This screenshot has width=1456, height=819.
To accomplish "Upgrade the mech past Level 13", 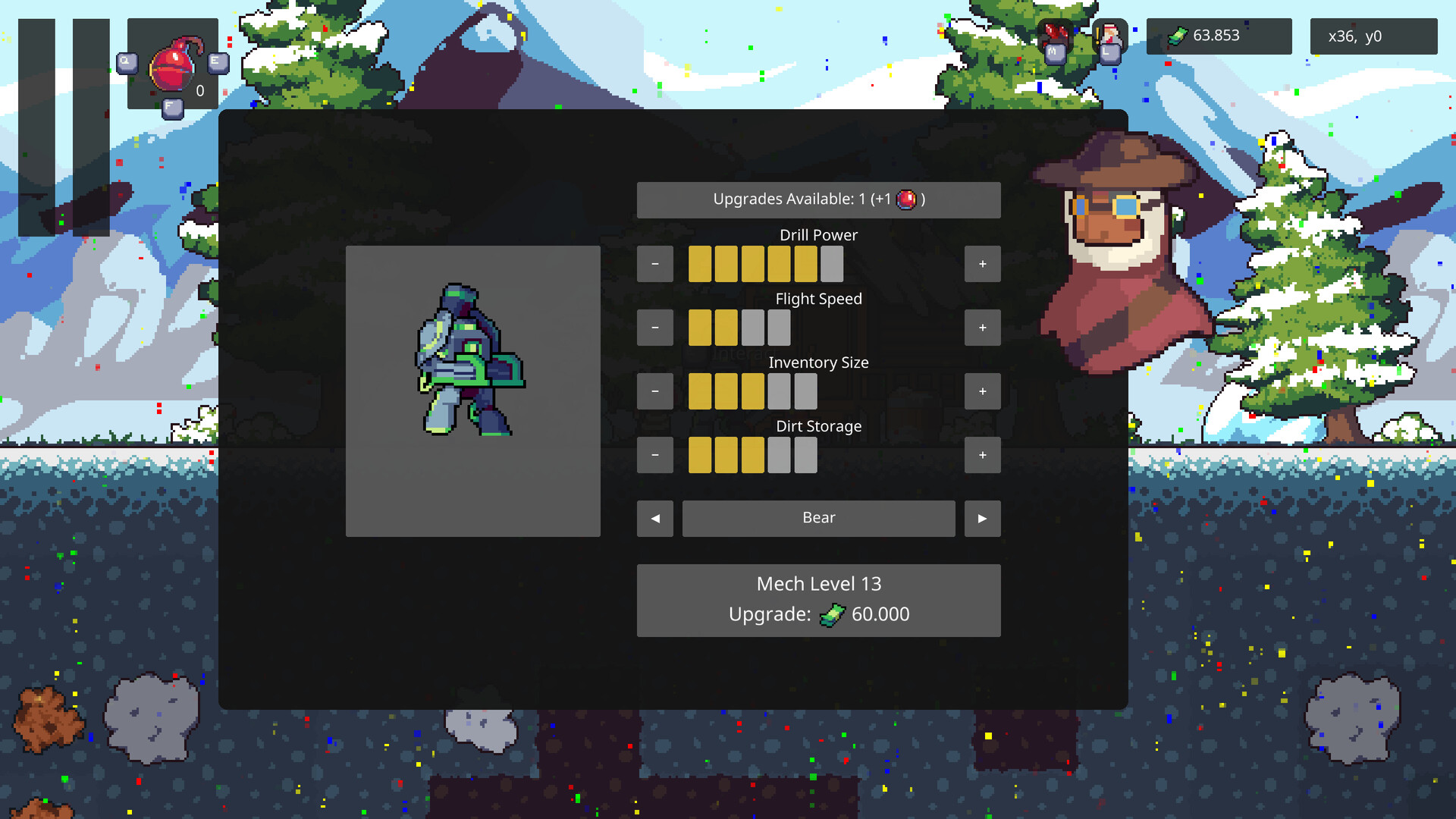I will (818, 600).
